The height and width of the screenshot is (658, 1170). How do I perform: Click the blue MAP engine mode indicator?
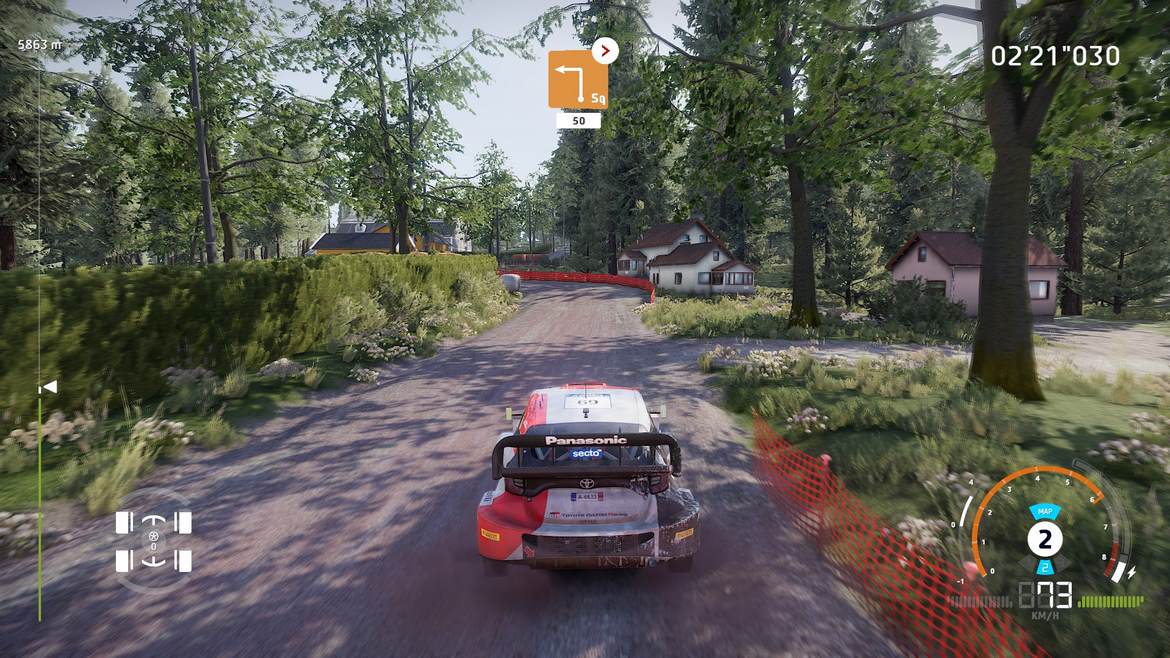(1044, 511)
